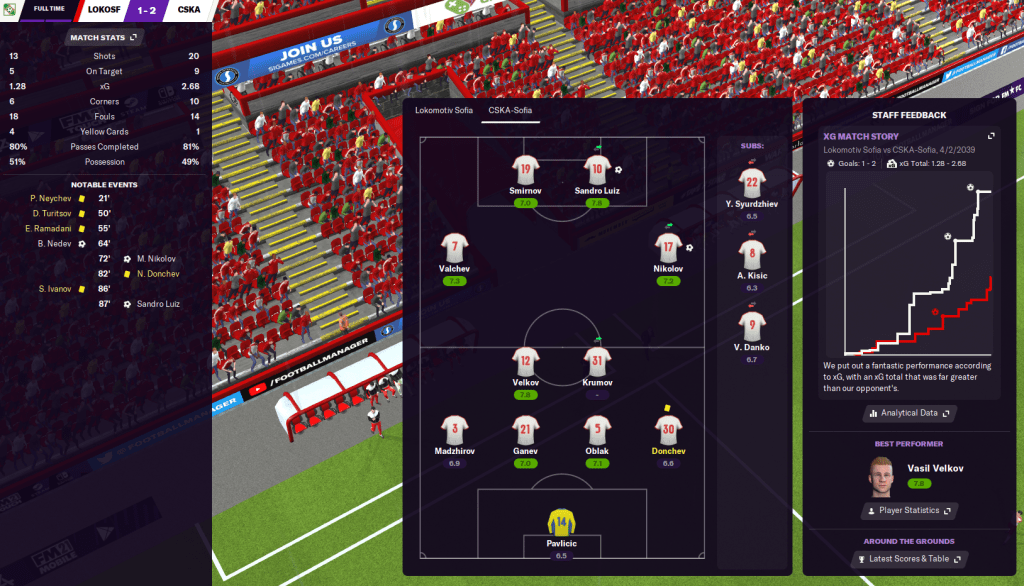Select forward Smirnov
Viewport: 1024px width, 586px height.
pos(526,170)
